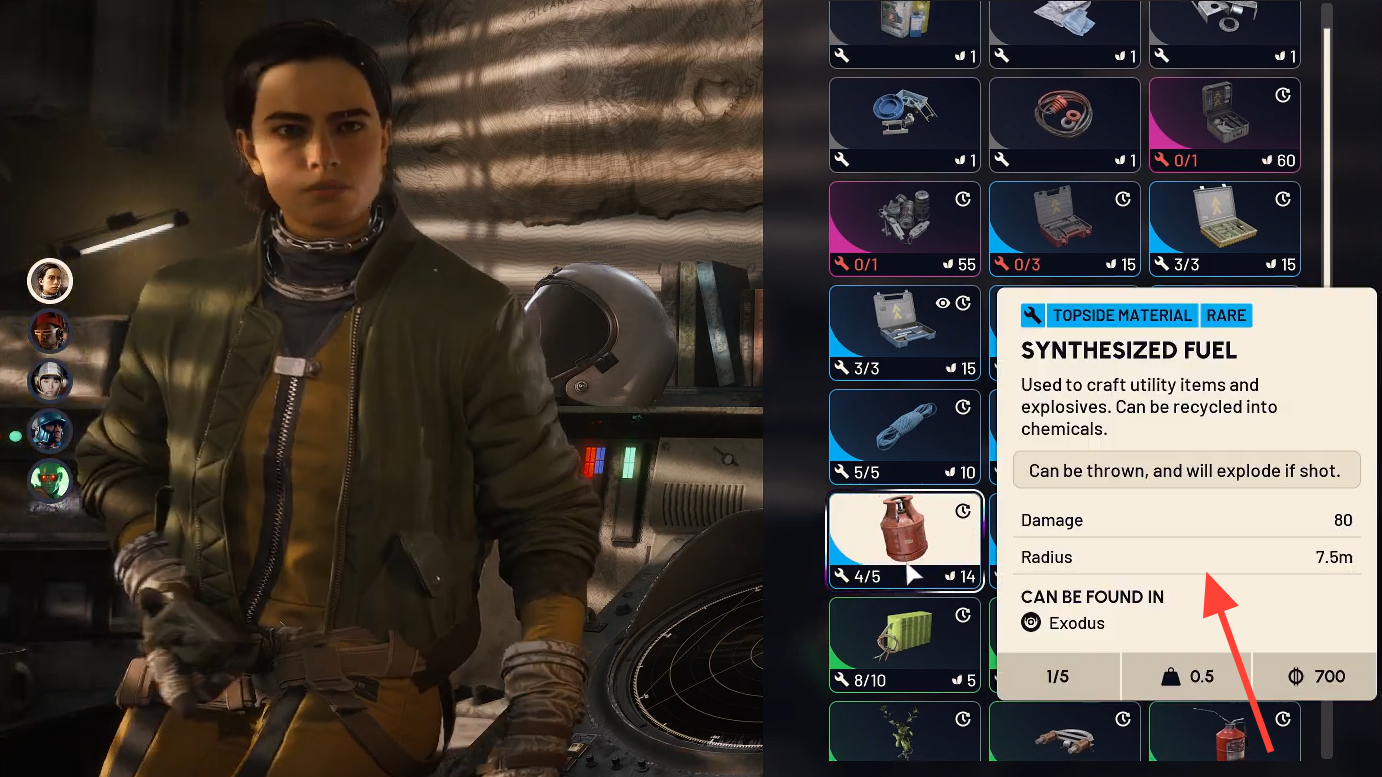Choose the dark case item worth 60
This screenshot has width=1382, height=777.
click(1224, 124)
